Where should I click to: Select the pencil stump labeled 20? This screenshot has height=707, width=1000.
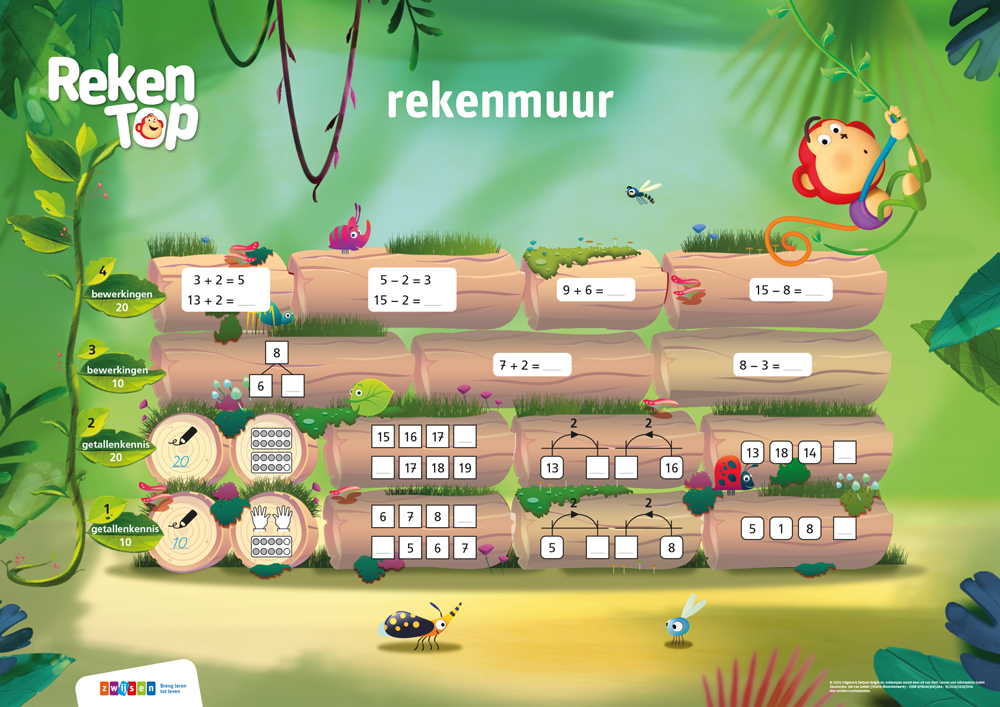[183, 448]
